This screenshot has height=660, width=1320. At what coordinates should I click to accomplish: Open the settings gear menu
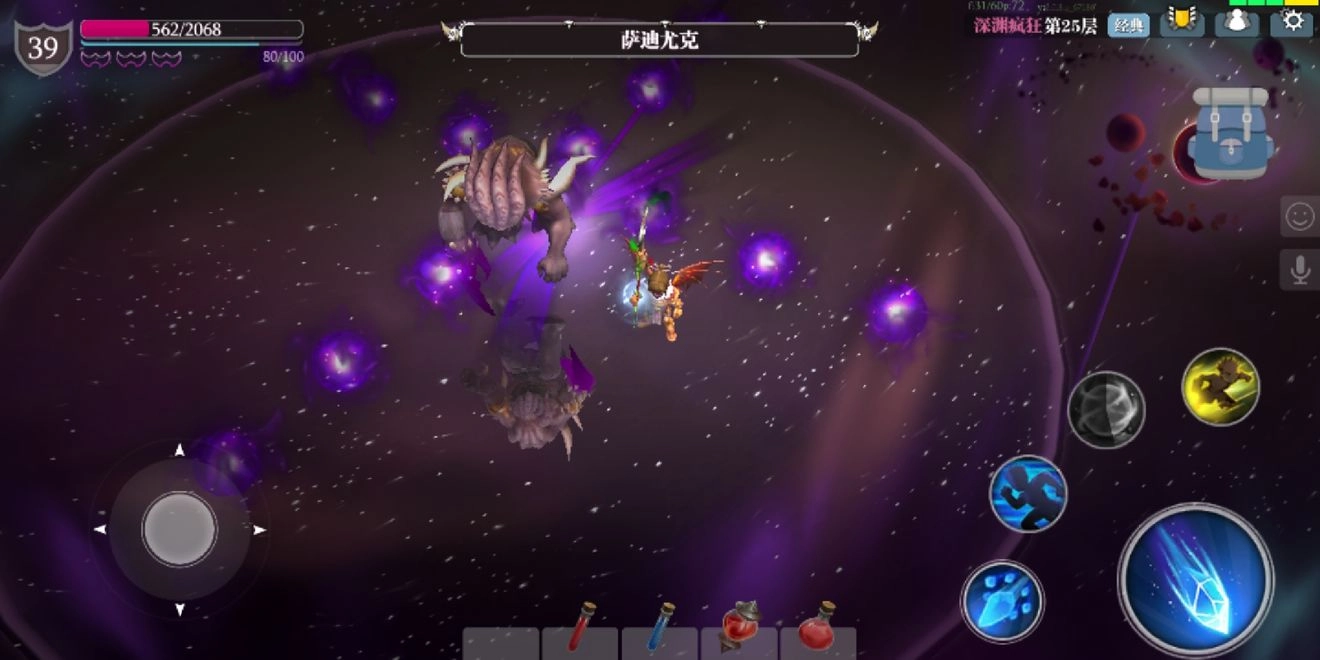1292,21
